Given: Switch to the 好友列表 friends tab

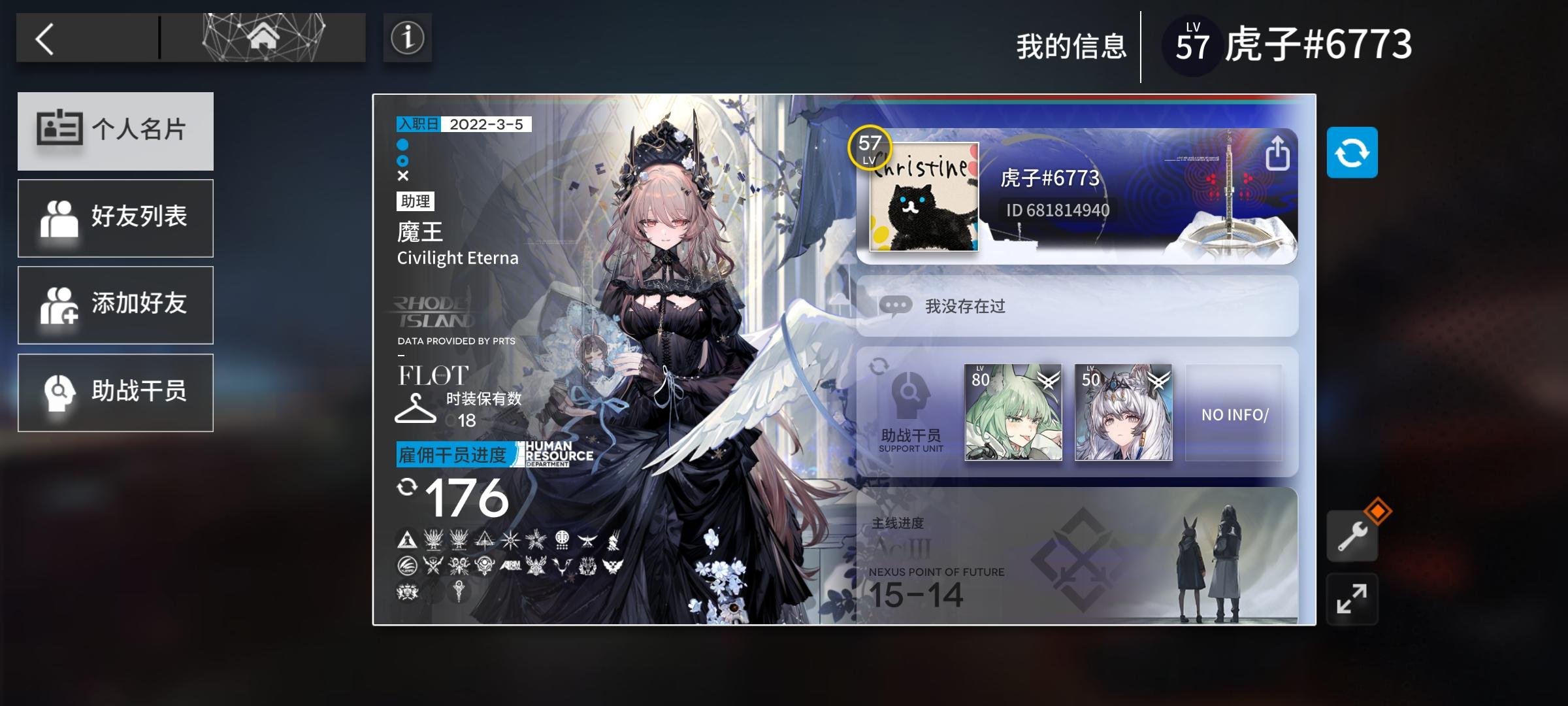Looking at the screenshot, I should click(x=116, y=218).
